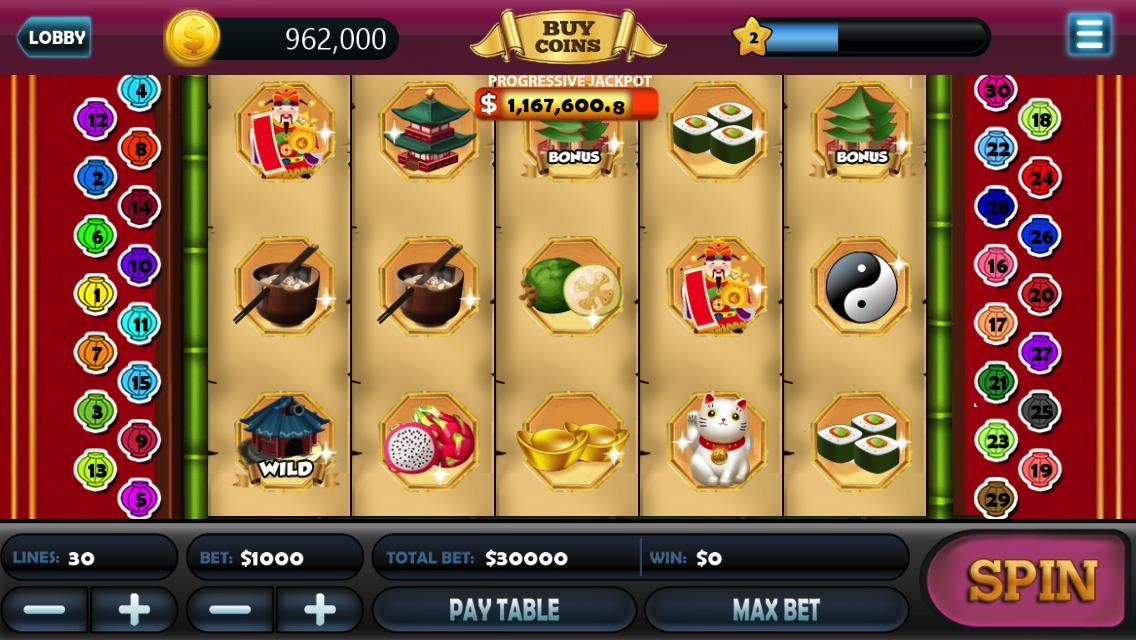
Task: Select Max Bet
Action: pos(776,609)
